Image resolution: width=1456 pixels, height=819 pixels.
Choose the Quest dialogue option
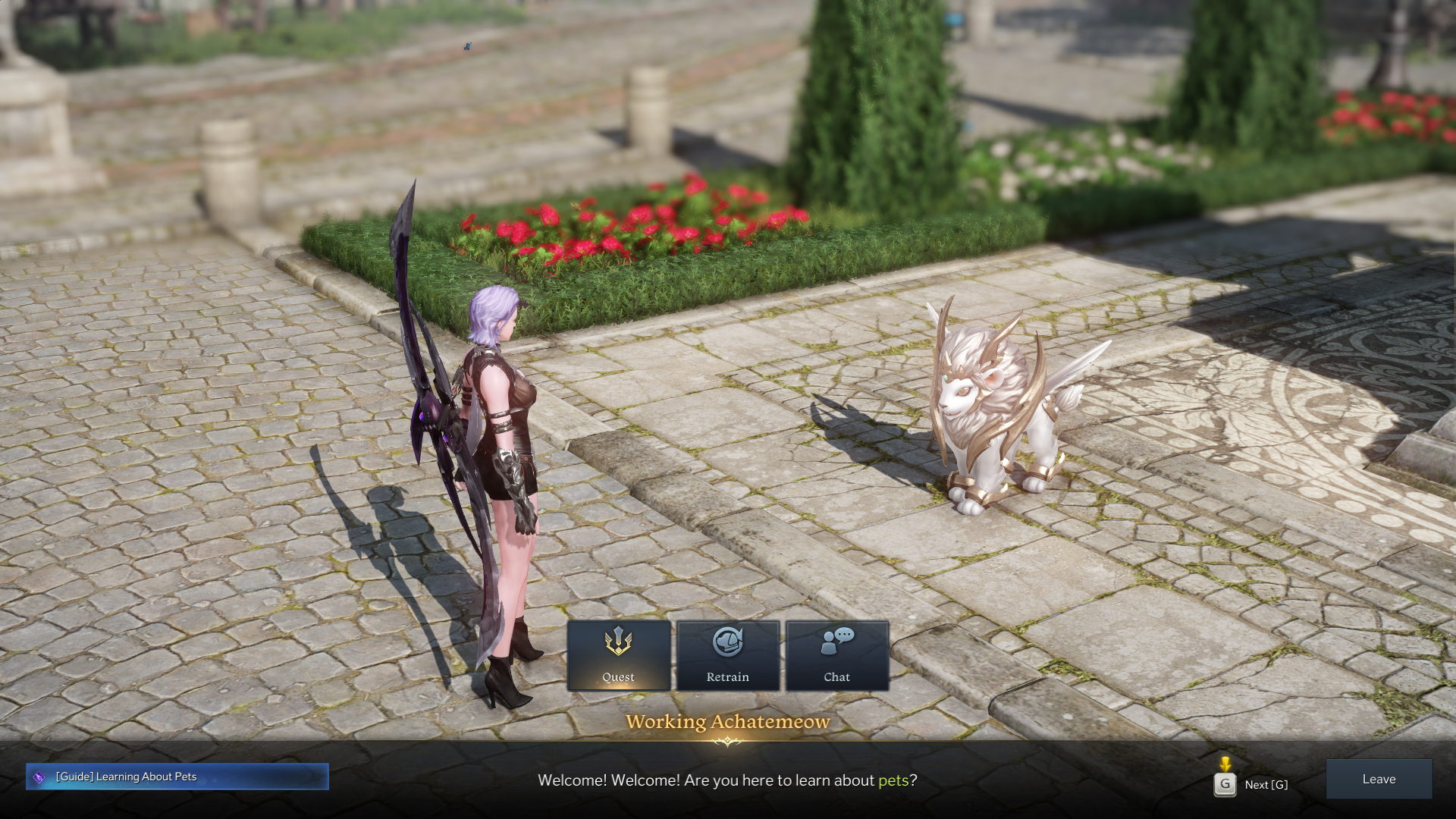tap(618, 656)
